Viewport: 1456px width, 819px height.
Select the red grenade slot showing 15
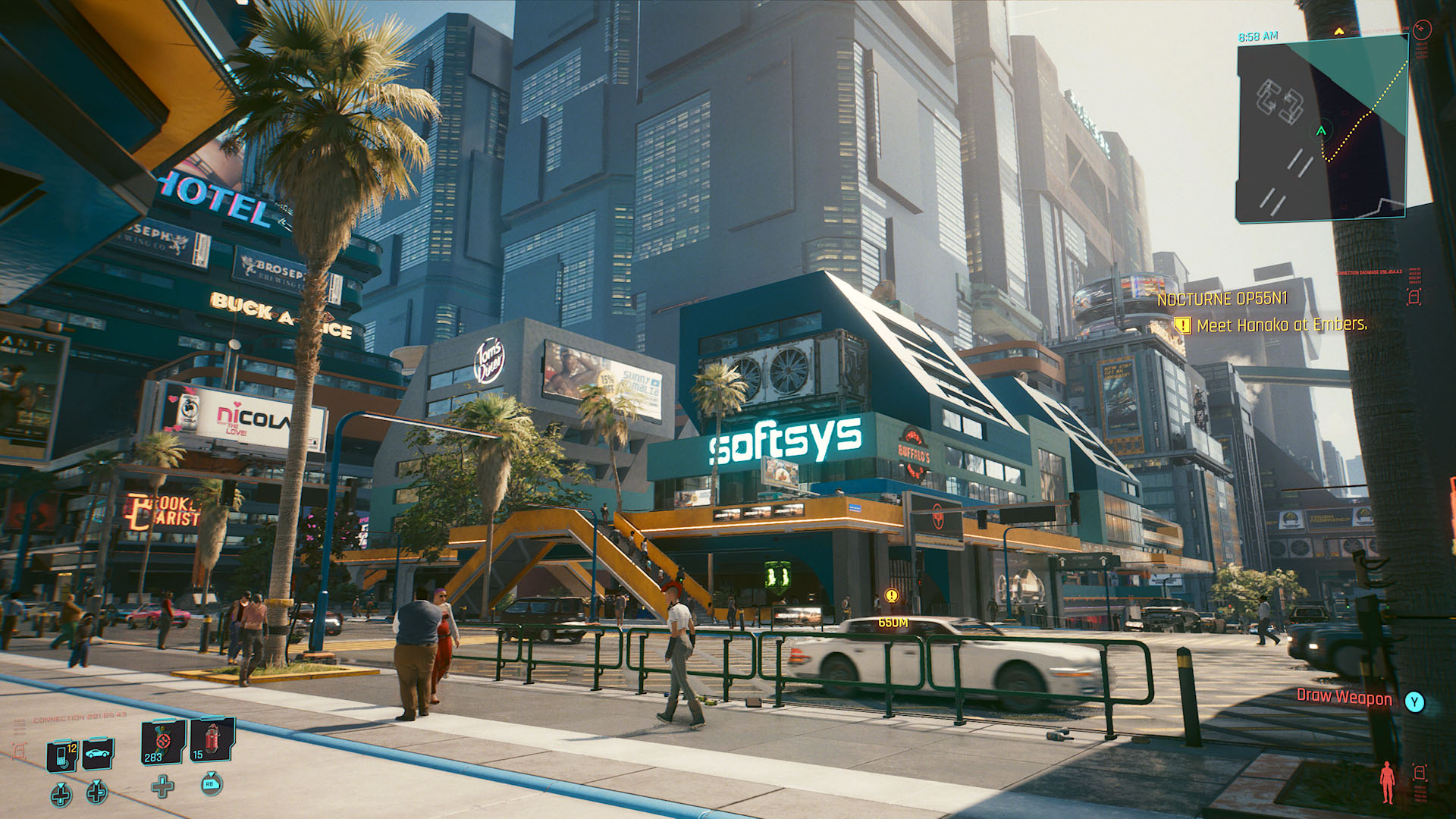(212, 739)
